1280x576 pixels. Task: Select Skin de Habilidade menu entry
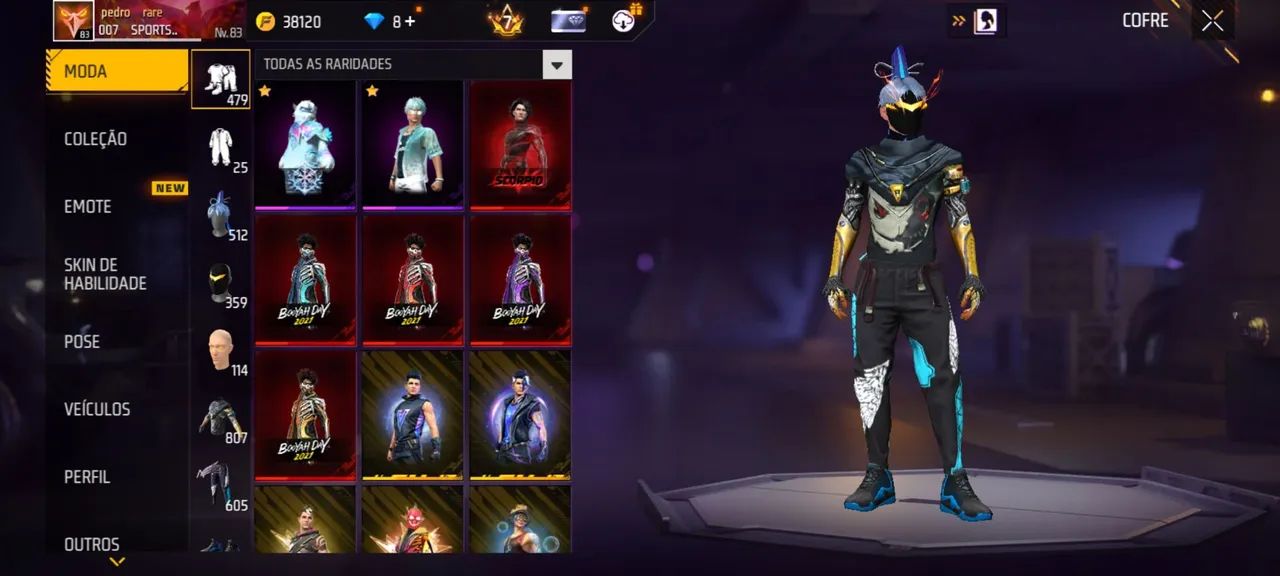pyautogui.click(x=105, y=274)
